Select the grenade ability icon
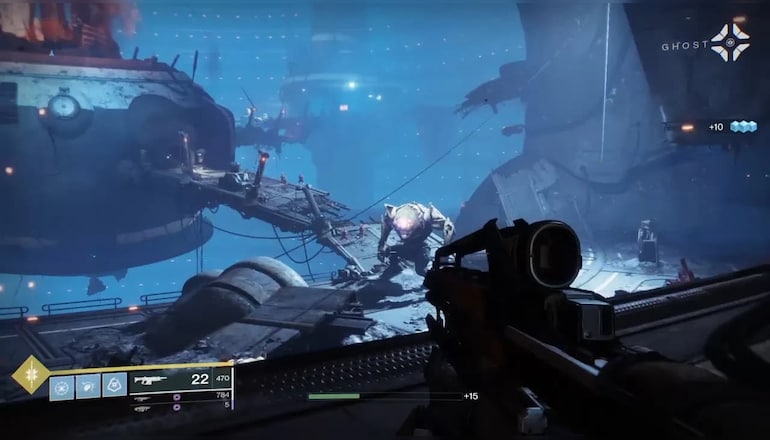The height and width of the screenshot is (440, 770). (x=62, y=386)
